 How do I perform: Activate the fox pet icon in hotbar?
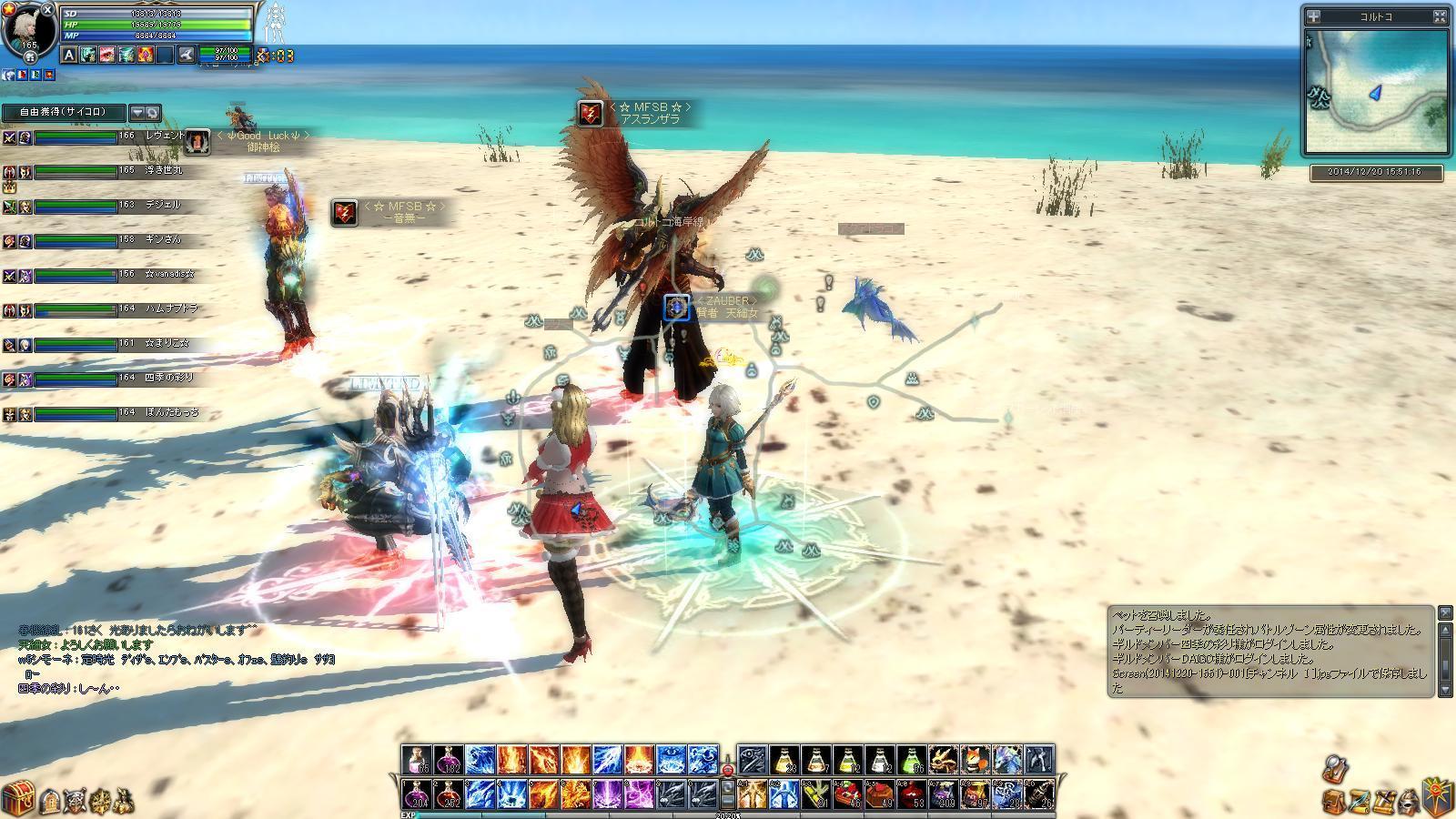click(975, 760)
